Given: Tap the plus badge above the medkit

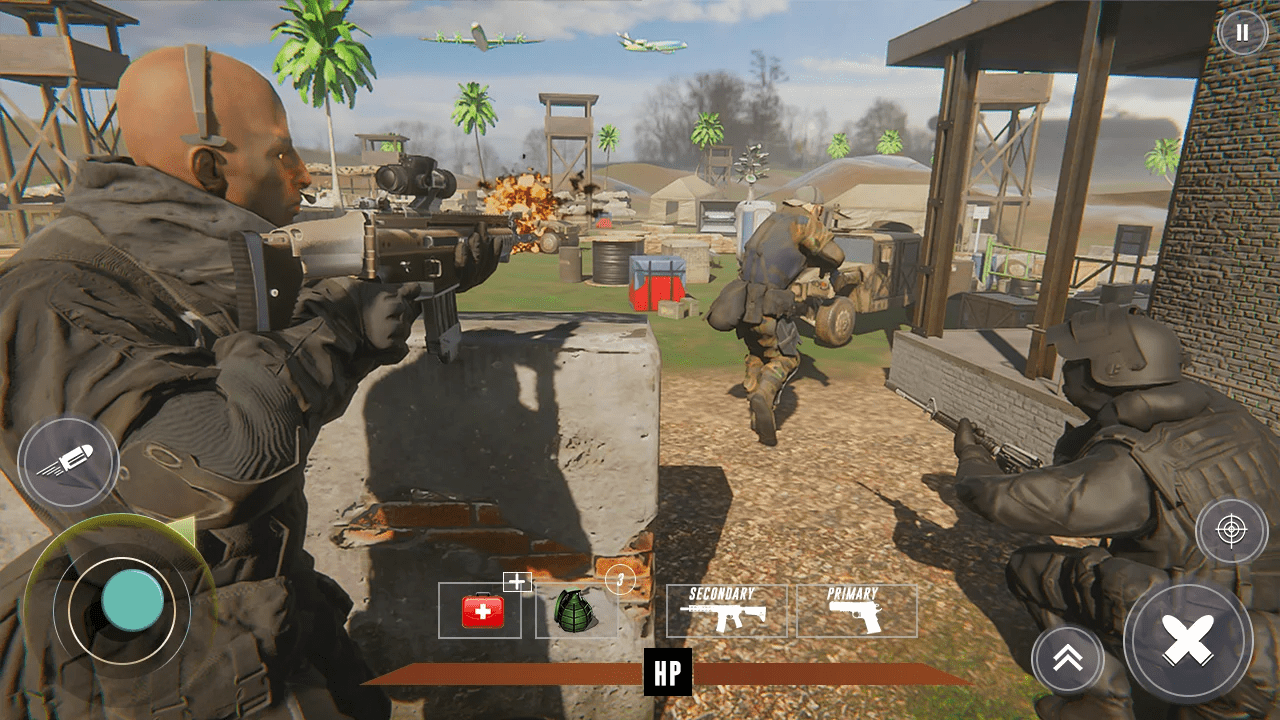Looking at the screenshot, I should click(516, 581).
